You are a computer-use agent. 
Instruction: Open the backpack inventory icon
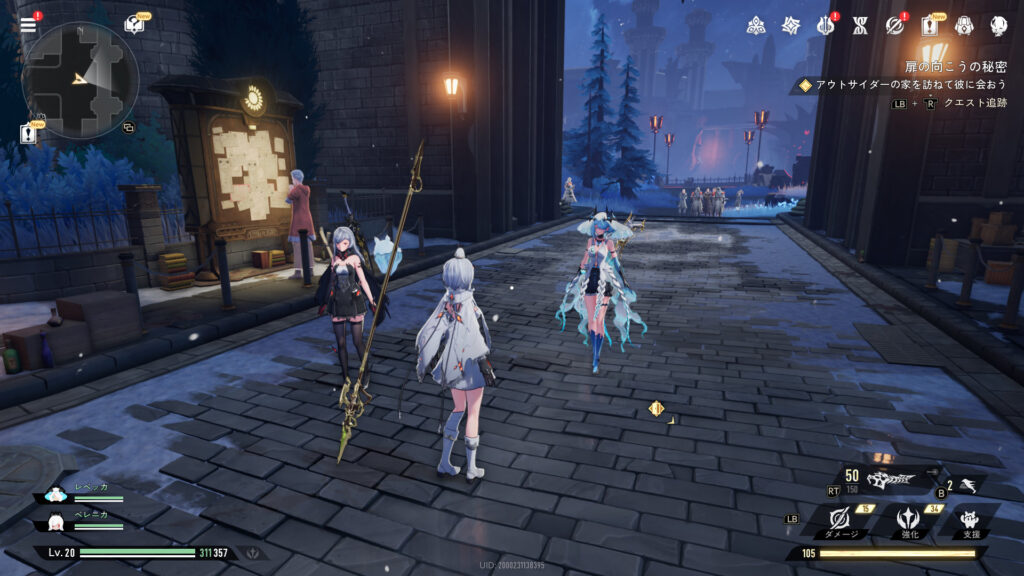click(964, 26)
